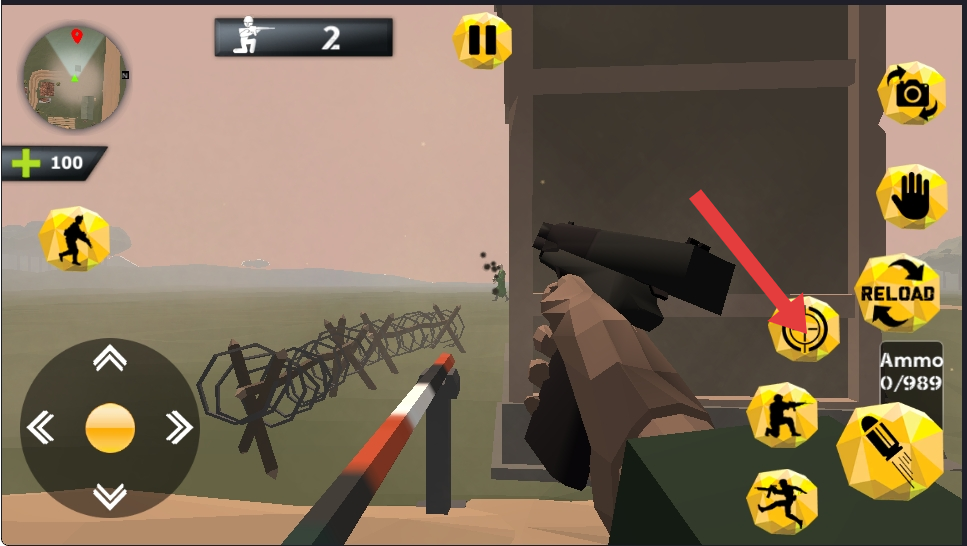Image resolution: width=967 pixels, height=546 pixels.
Task: Select the crouching soldier stance button
Action: [x=782, y=415]
